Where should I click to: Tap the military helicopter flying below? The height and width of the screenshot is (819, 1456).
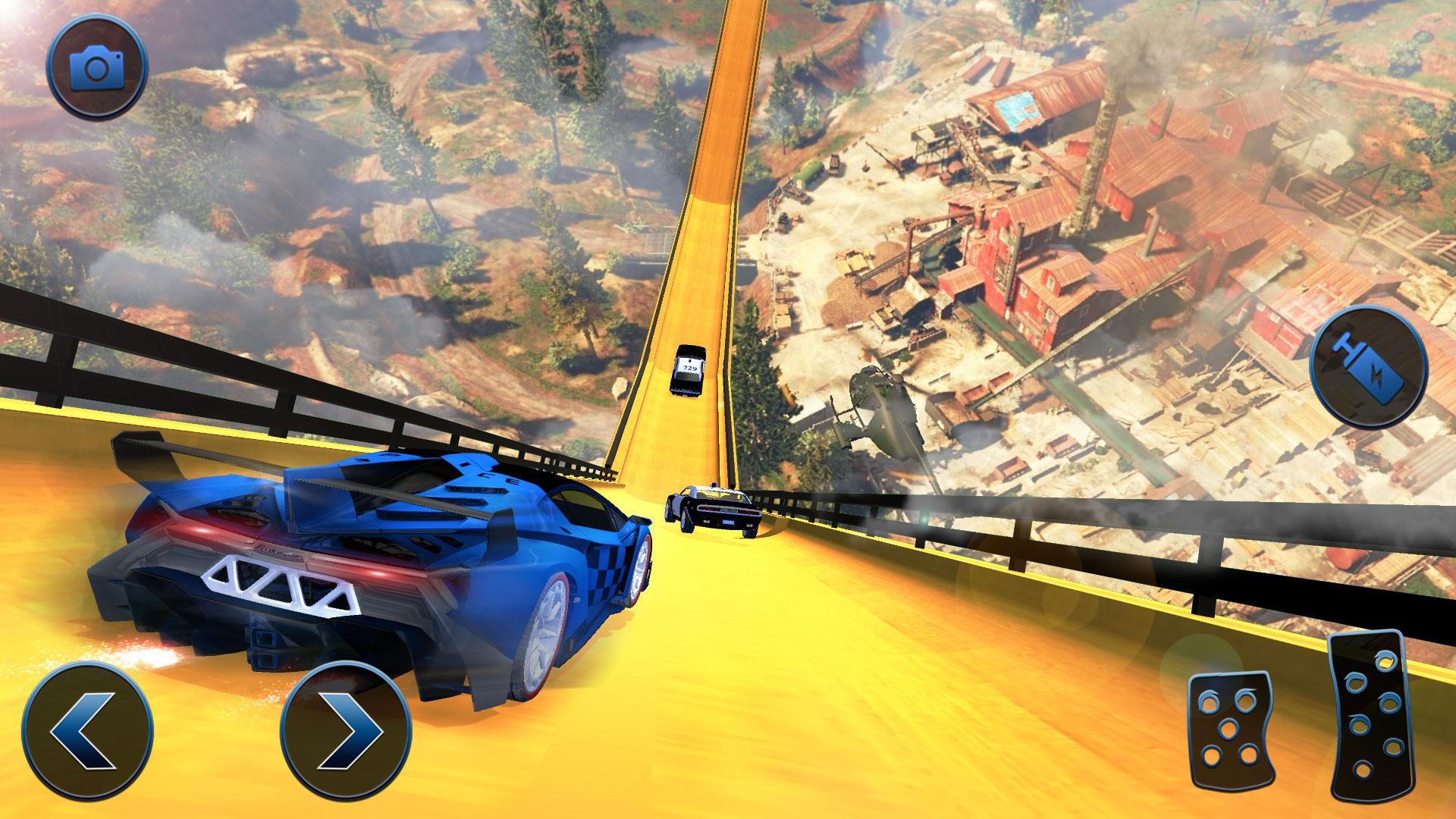(887, 409)
